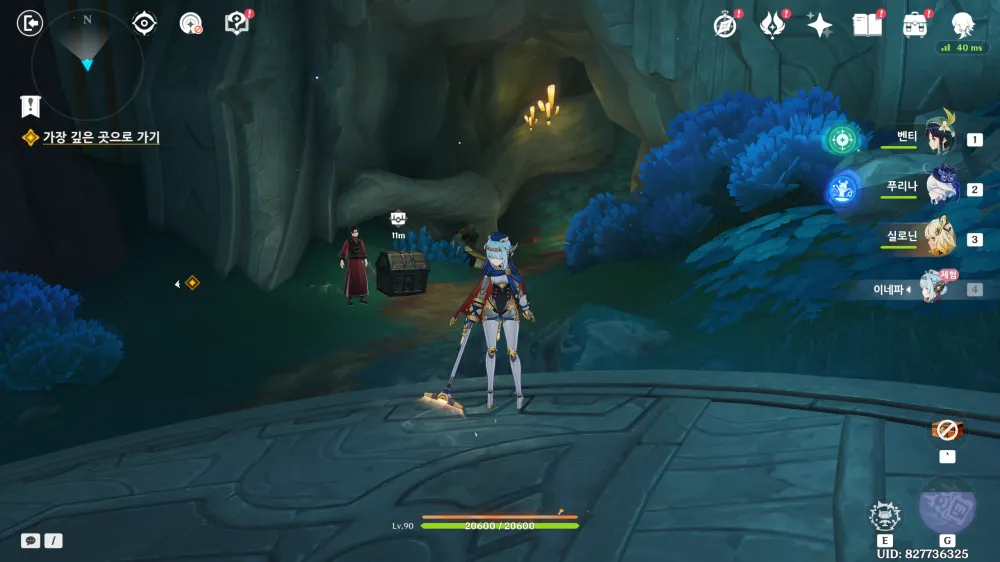
Task: Open the flame events icon
Action: [x=773, y=25]
